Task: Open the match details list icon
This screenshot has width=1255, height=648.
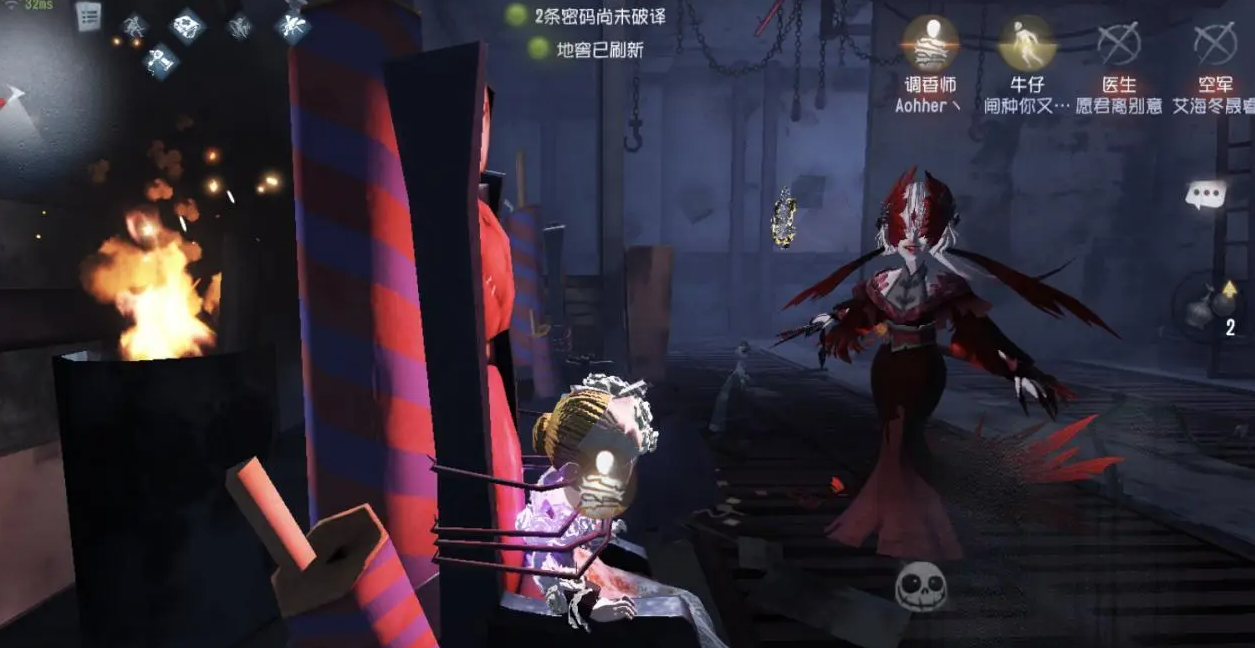Action: coord(89,16)
